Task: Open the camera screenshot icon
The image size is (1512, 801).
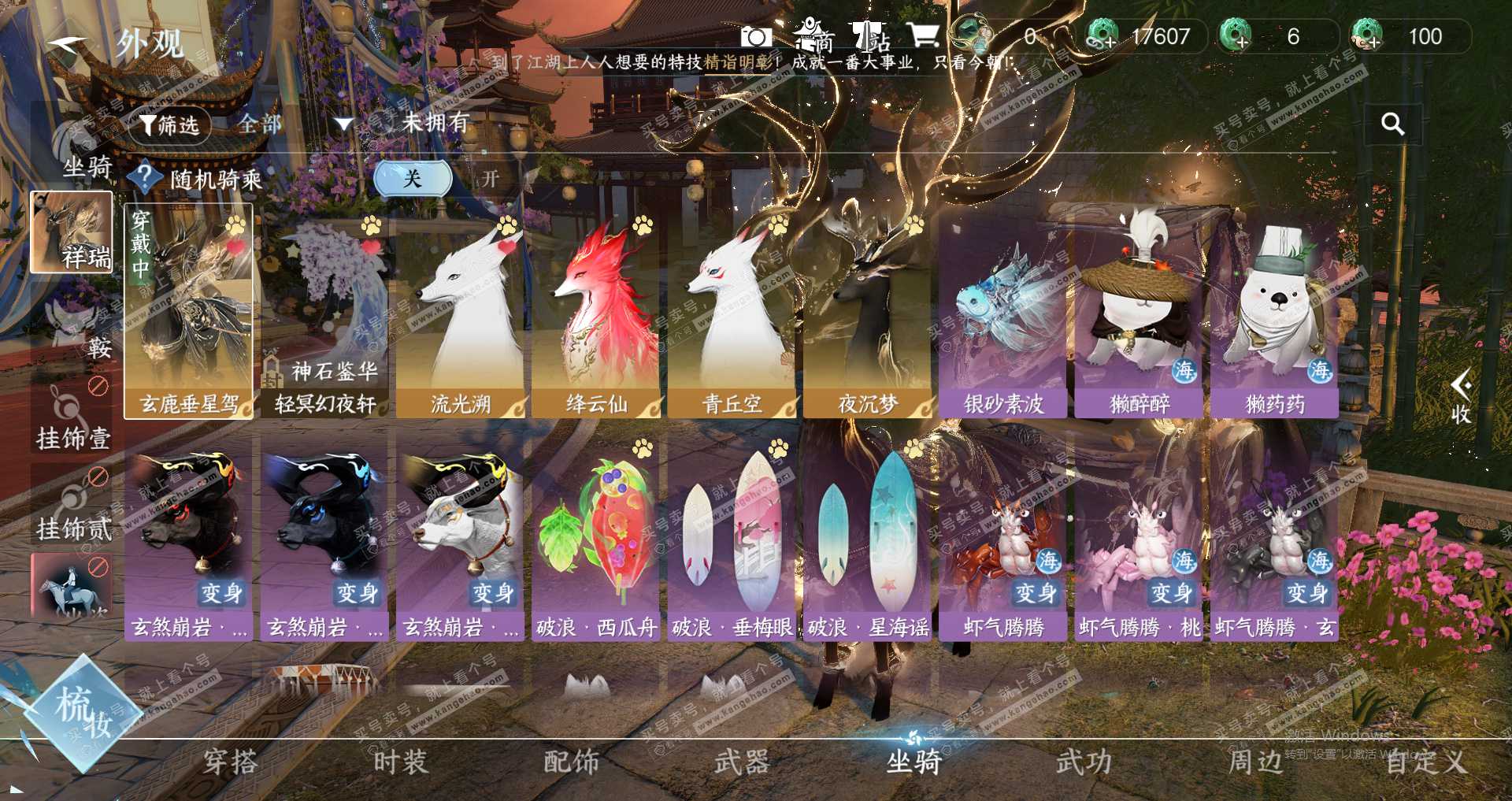Action: click(x=756, y=37)
